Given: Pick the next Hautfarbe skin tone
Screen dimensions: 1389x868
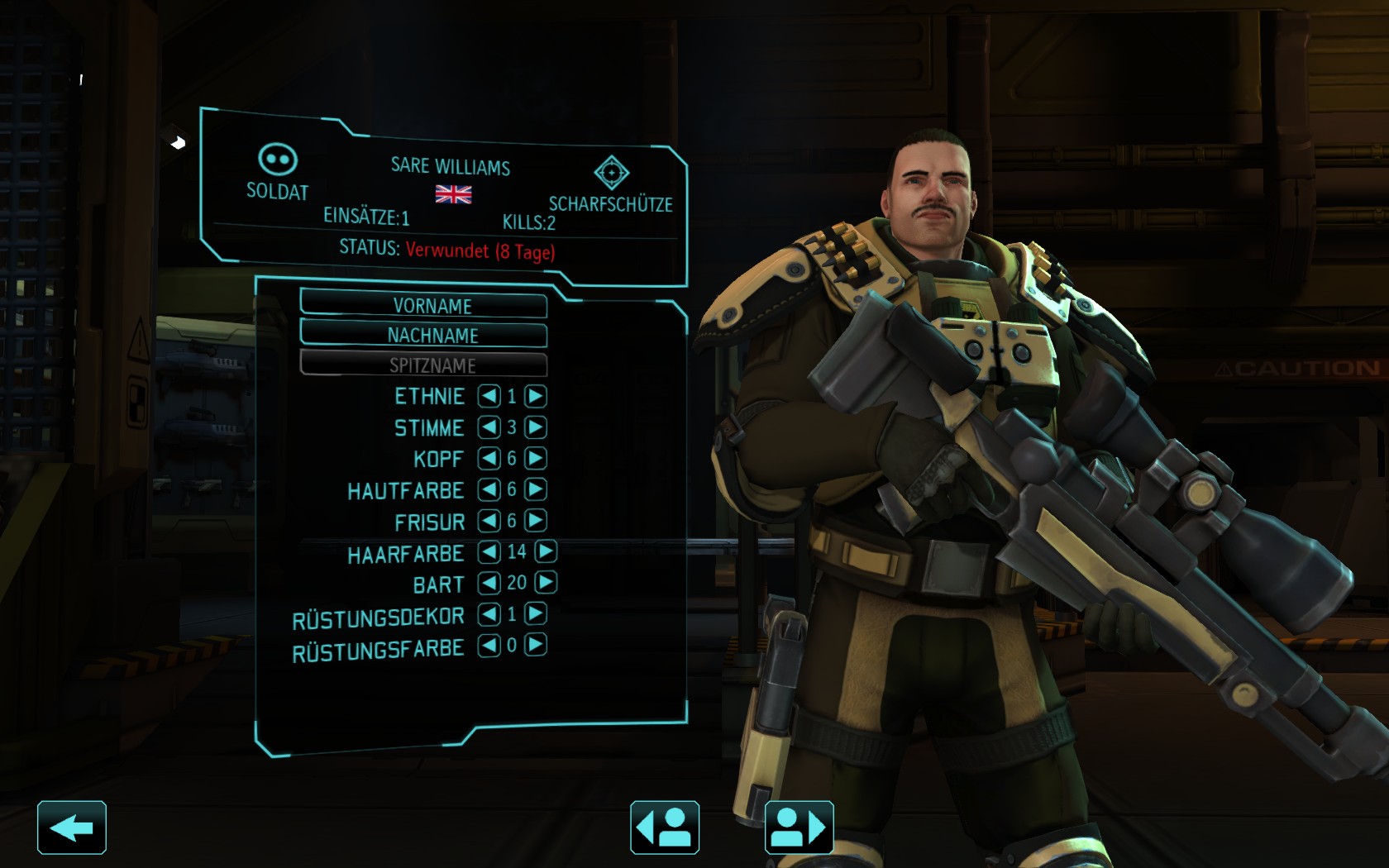Looking at the screenshot, I should [536, 489].
